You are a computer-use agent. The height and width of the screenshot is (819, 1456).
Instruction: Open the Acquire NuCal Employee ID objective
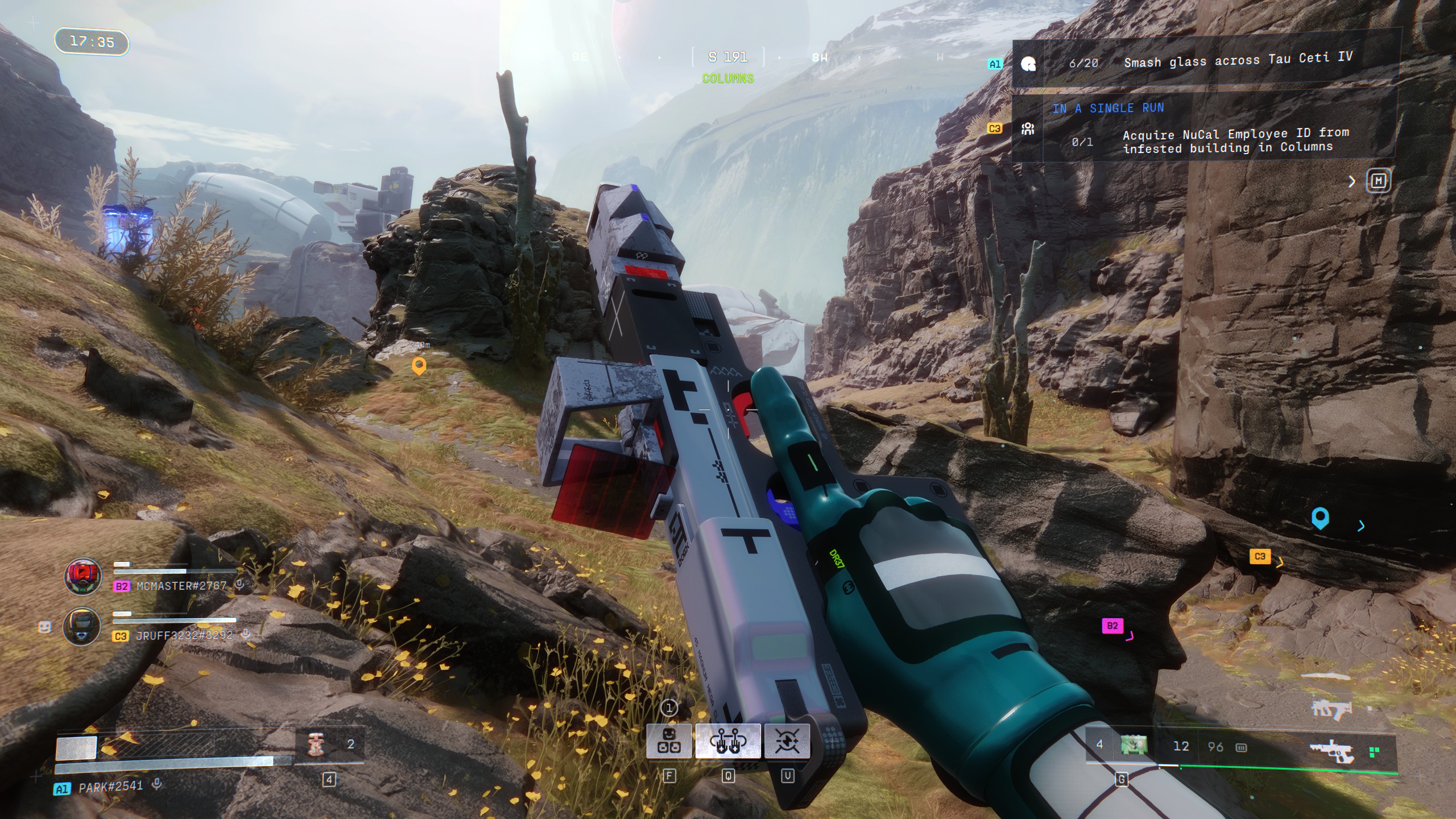(x=1234, y=140)
